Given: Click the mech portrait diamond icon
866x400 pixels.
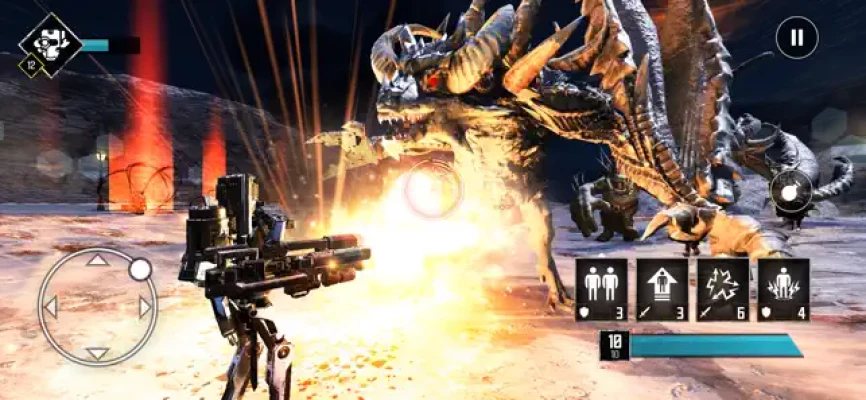Looking at the screenshot, I should point(49,42).
